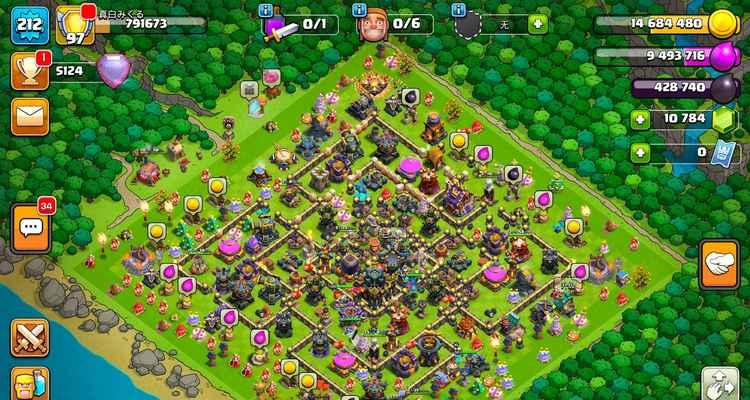Open the chat with 34 unread messages
750x400 pixels.
tap(29, 228)
